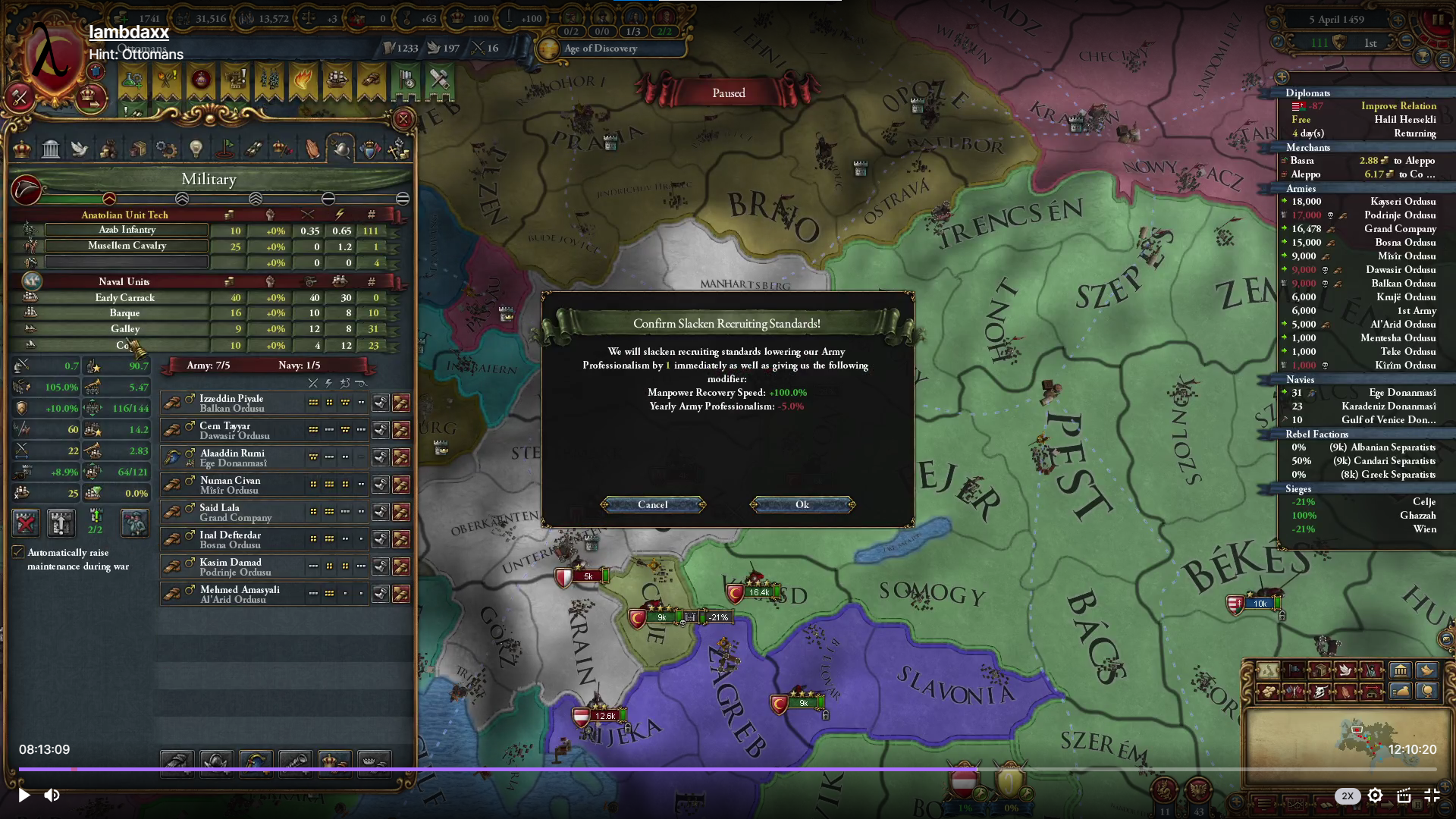Cancel the Slacken Recruiting Standards dialog
The width and height of the screenshot is (1456, 819).
click(653, 505)
